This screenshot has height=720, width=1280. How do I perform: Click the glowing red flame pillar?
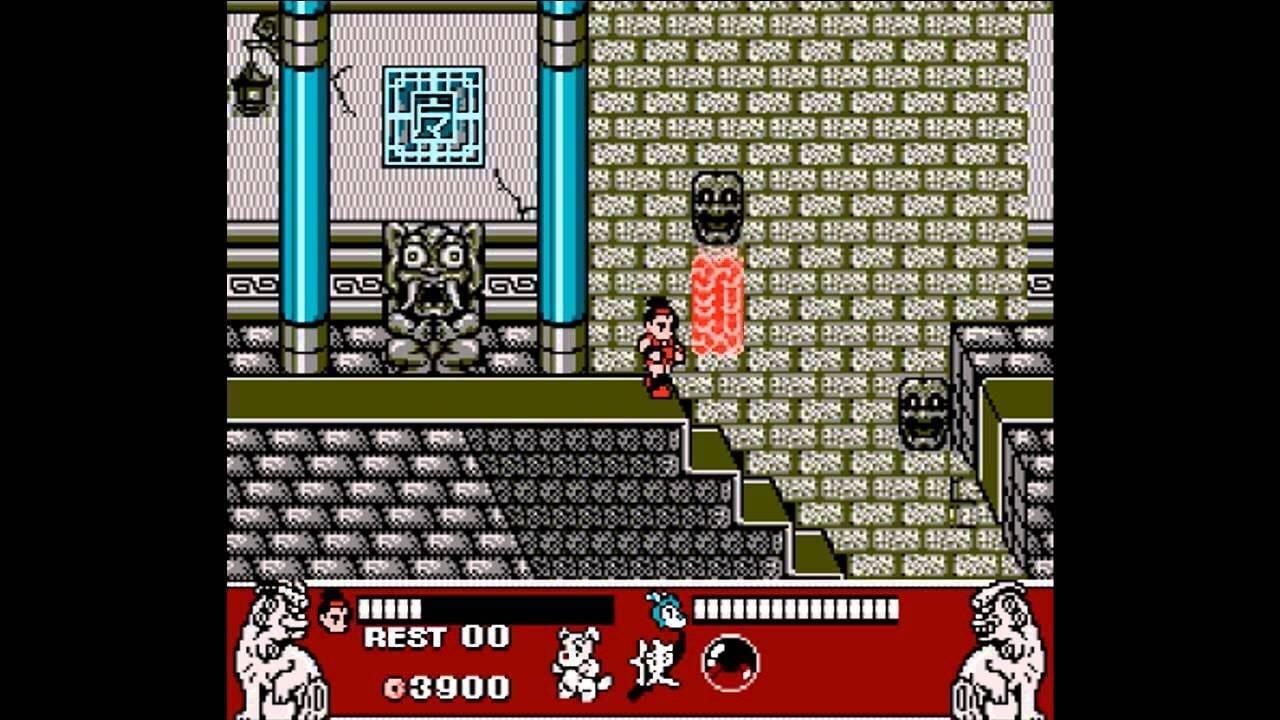716,305
